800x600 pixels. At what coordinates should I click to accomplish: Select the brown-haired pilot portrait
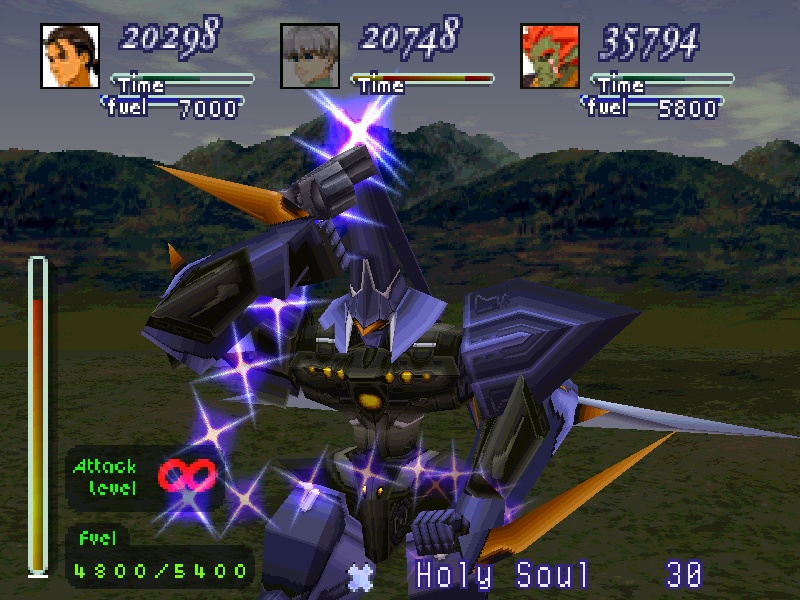[x=71, y=55]
